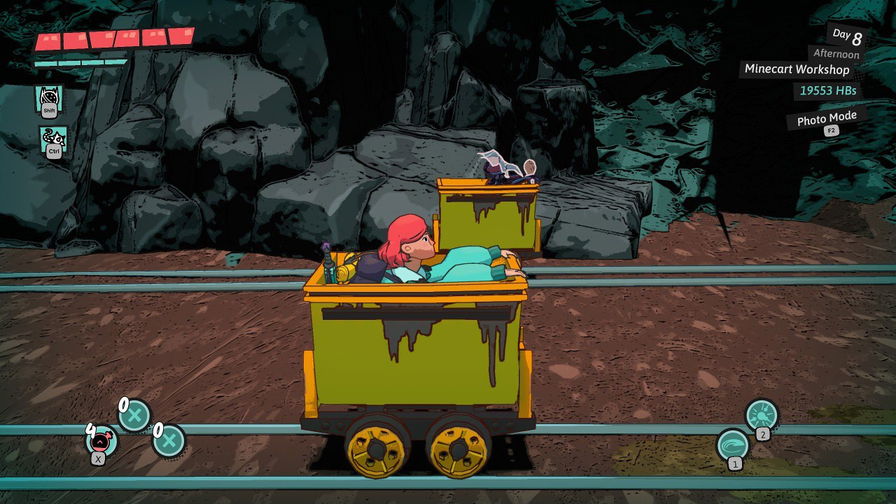The height and width of the screenshot is (504, 896).
Task: Select the pink bomb item slot
Action: [x=101, y=439]
